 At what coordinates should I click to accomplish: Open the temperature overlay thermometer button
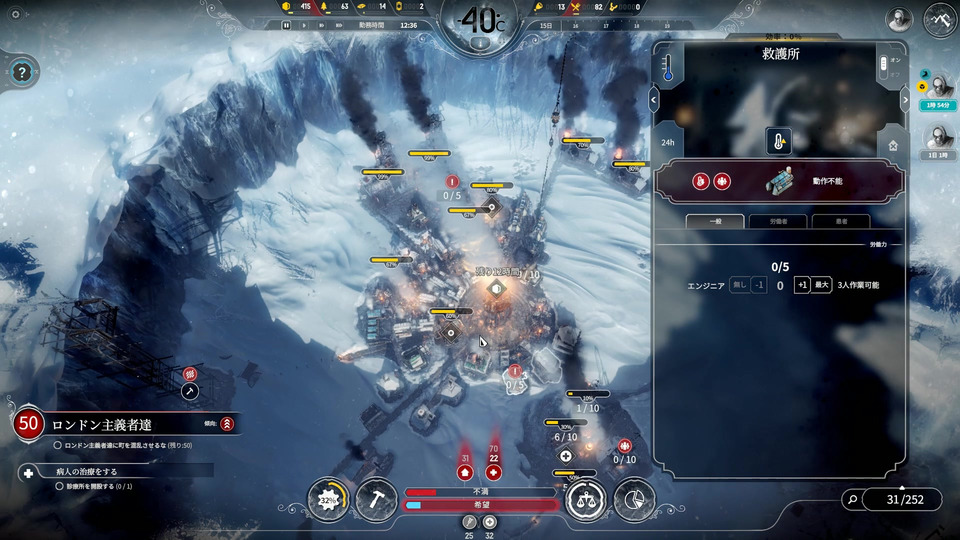[667, 66]
